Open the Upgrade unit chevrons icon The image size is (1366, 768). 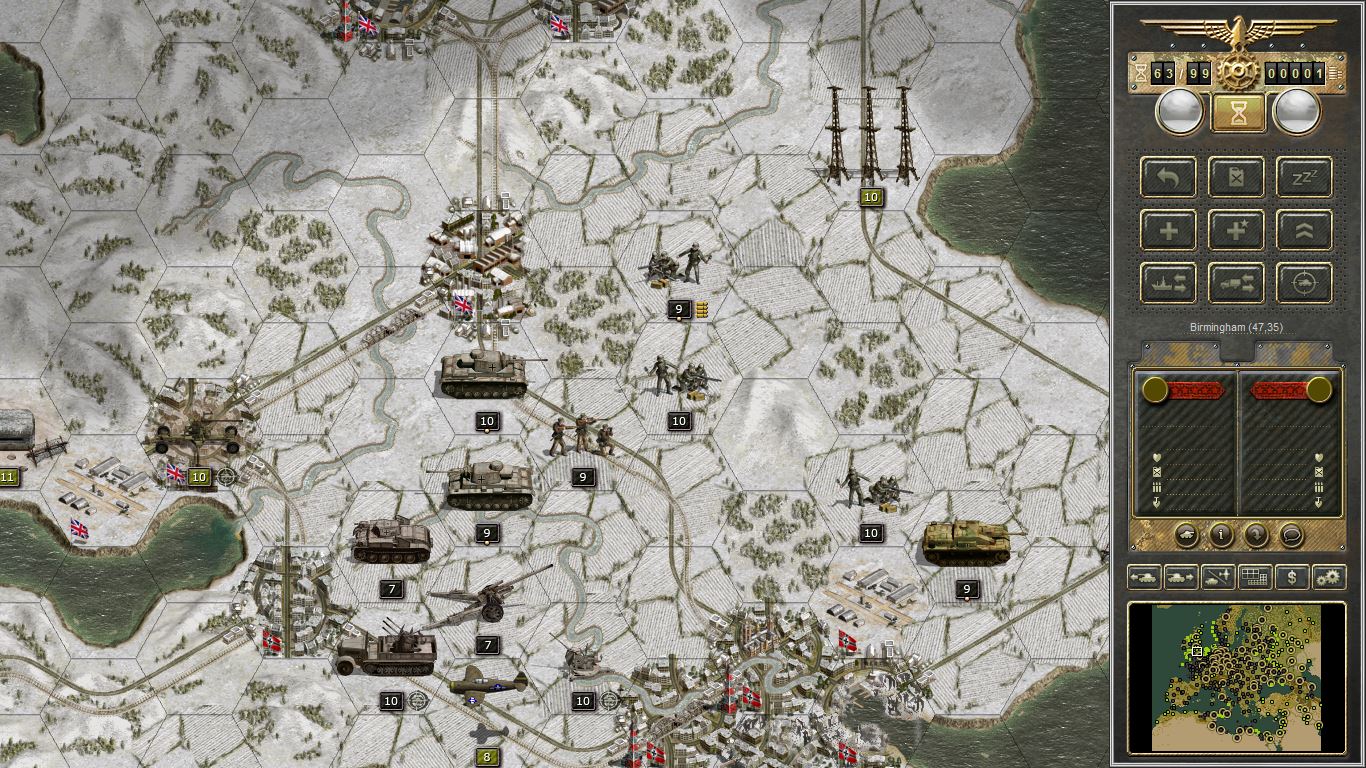pos(1302,230)
